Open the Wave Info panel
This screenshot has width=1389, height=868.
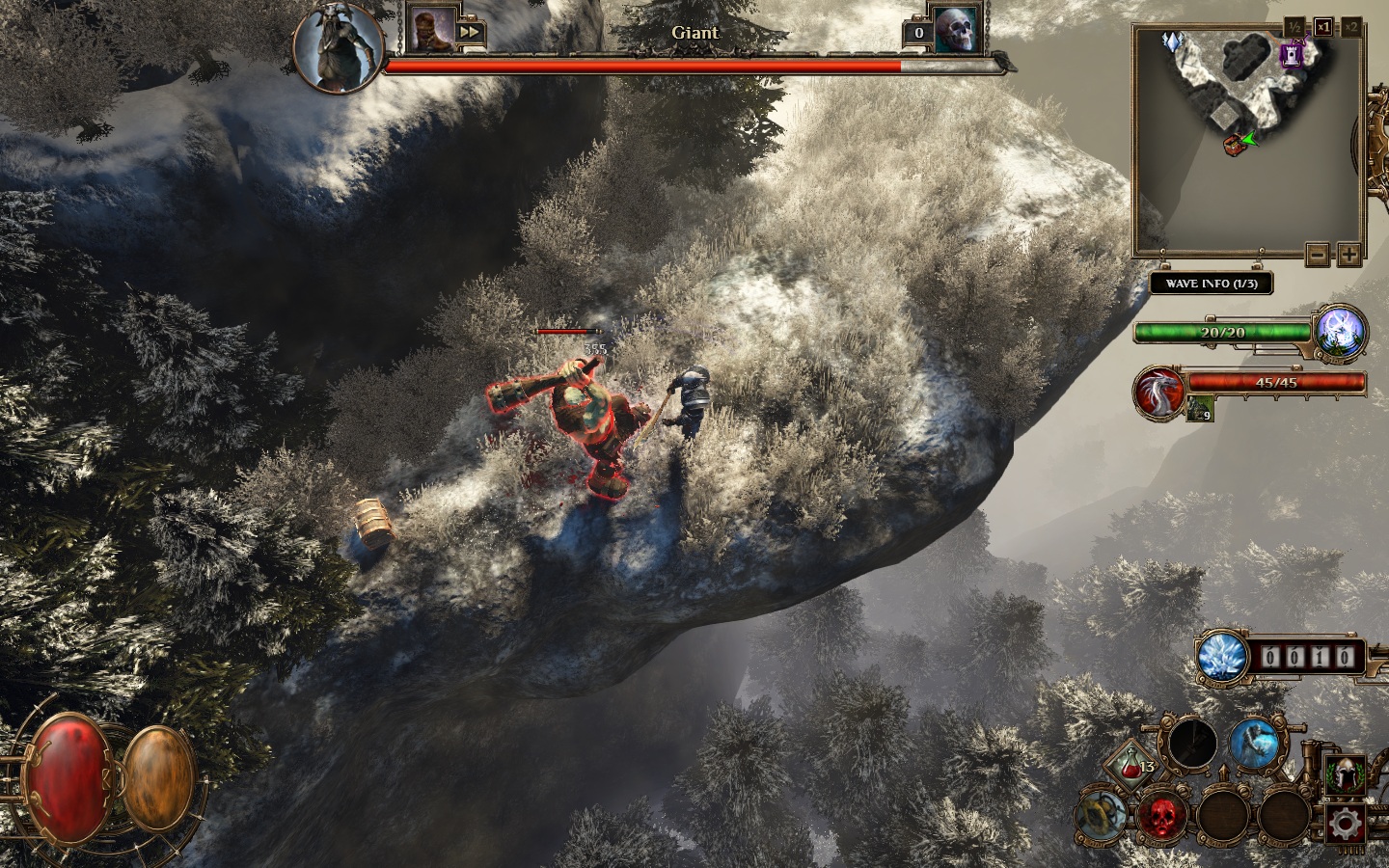coord(1211,284)
